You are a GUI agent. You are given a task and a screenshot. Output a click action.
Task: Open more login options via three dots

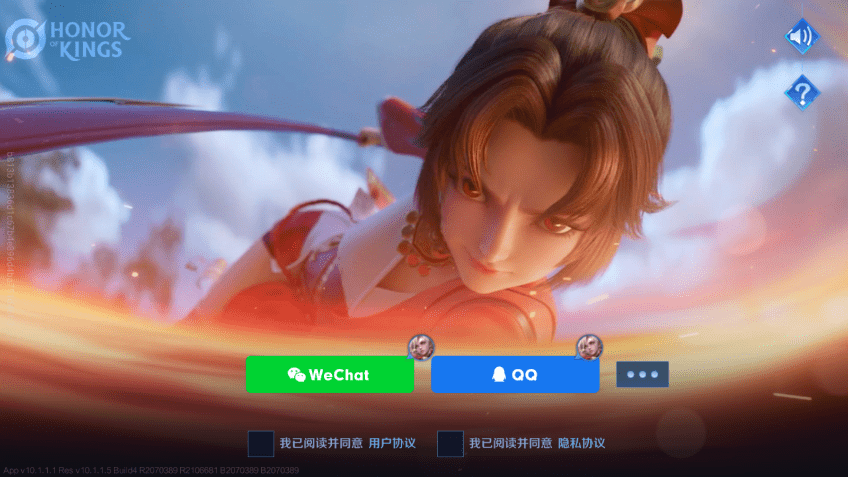642,375
